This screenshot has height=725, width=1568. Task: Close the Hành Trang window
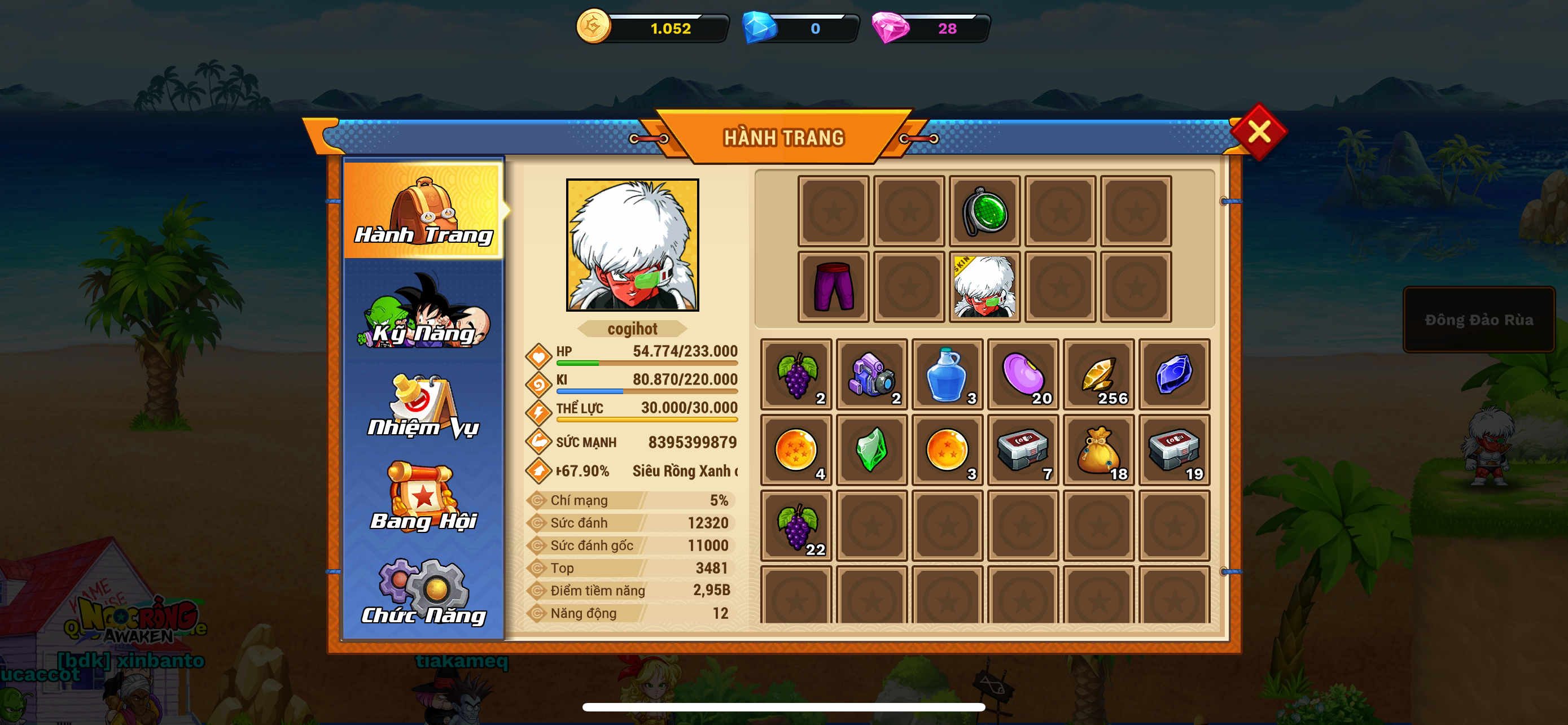click(1258, 132)
